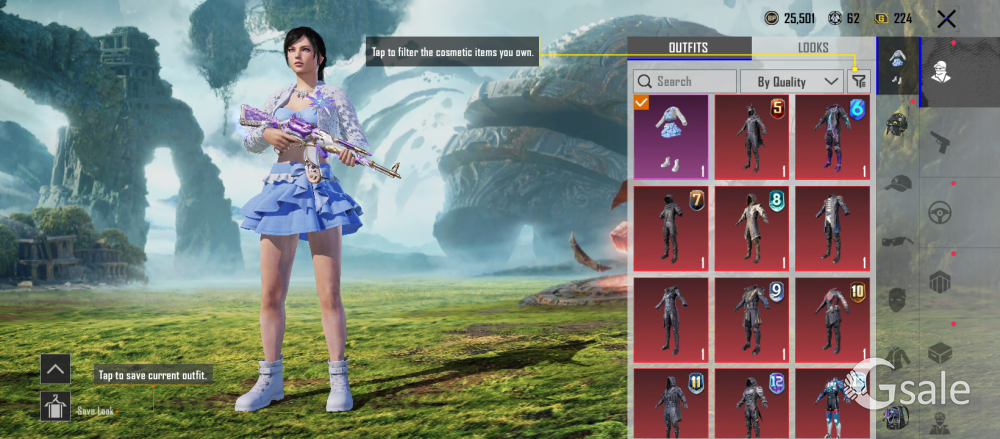Select the outfit marked with badge 7
Image resolution: width=1000 pixels, height=439 pixels.
point(671,228)
